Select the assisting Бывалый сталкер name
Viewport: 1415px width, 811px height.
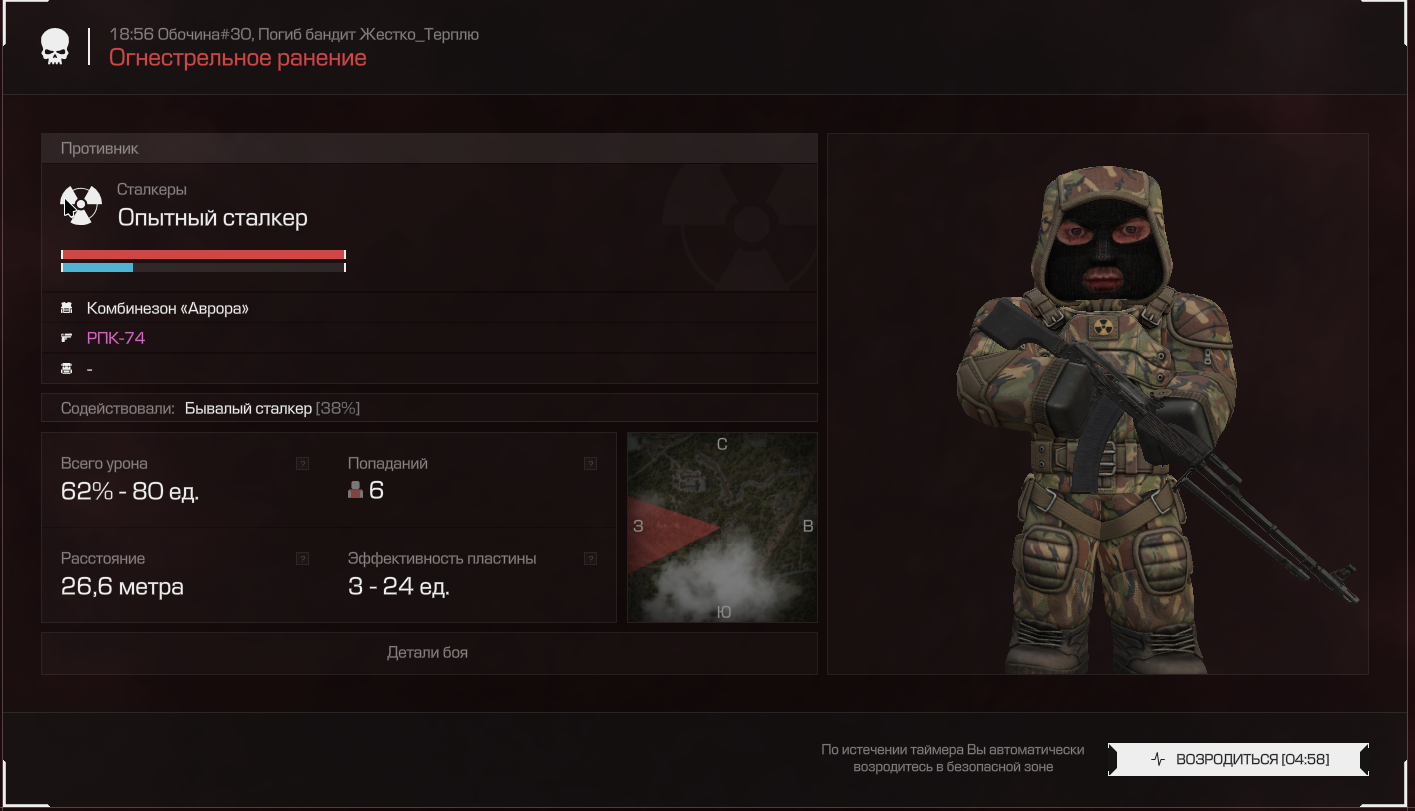[x=248, y=408]
